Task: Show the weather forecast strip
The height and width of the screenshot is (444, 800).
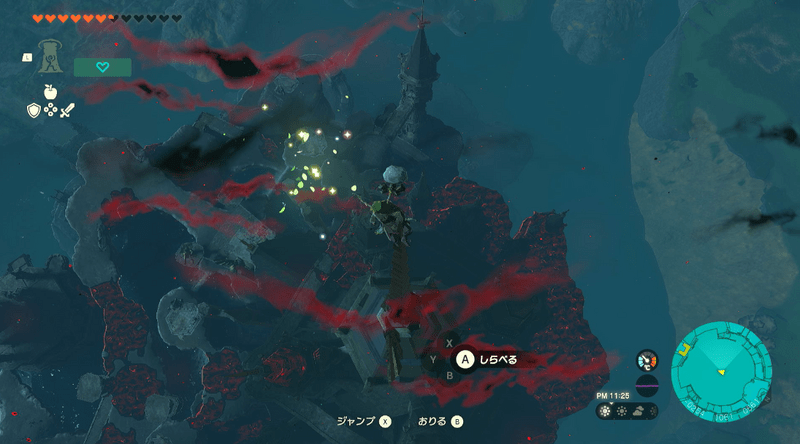Action: pyautogui.click(x=627, y=410)
